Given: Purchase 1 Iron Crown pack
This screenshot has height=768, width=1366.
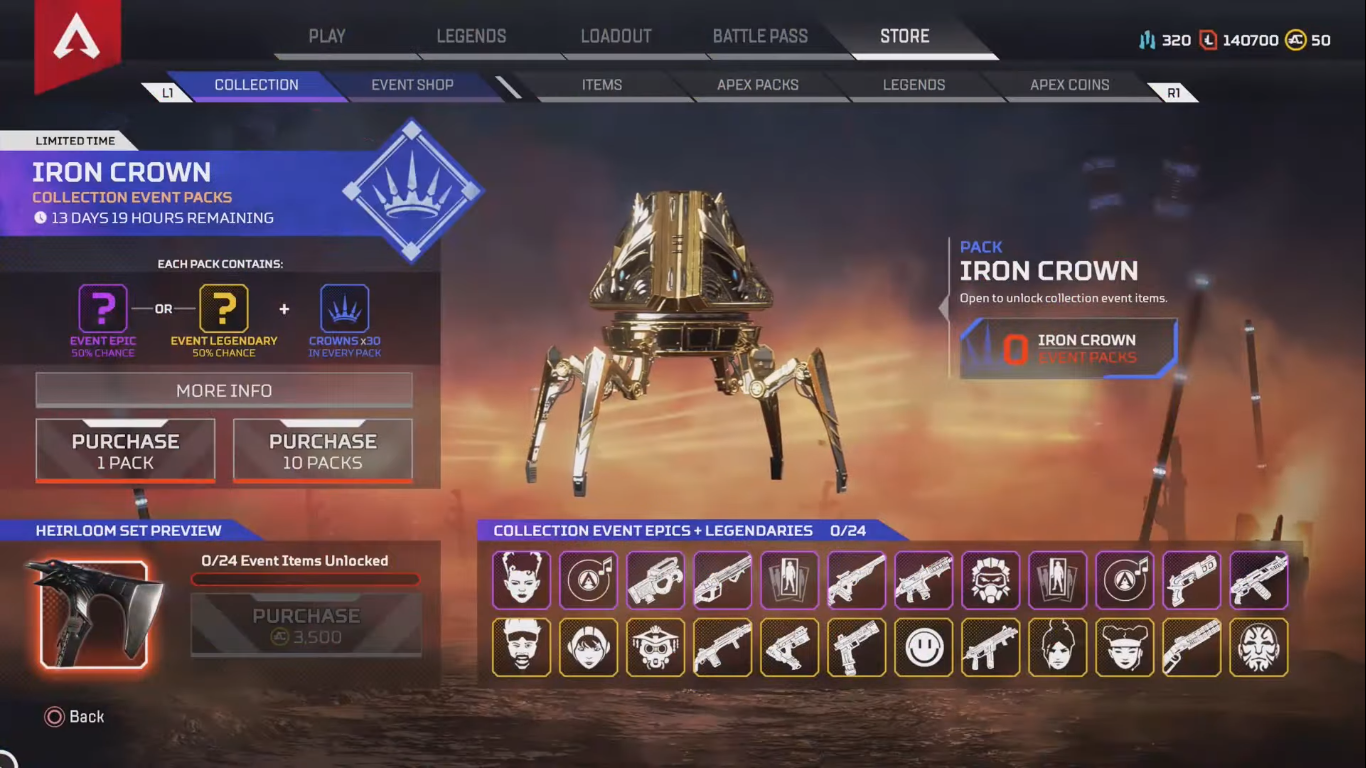Looking at the screenshot, I should tap(125, 451).
